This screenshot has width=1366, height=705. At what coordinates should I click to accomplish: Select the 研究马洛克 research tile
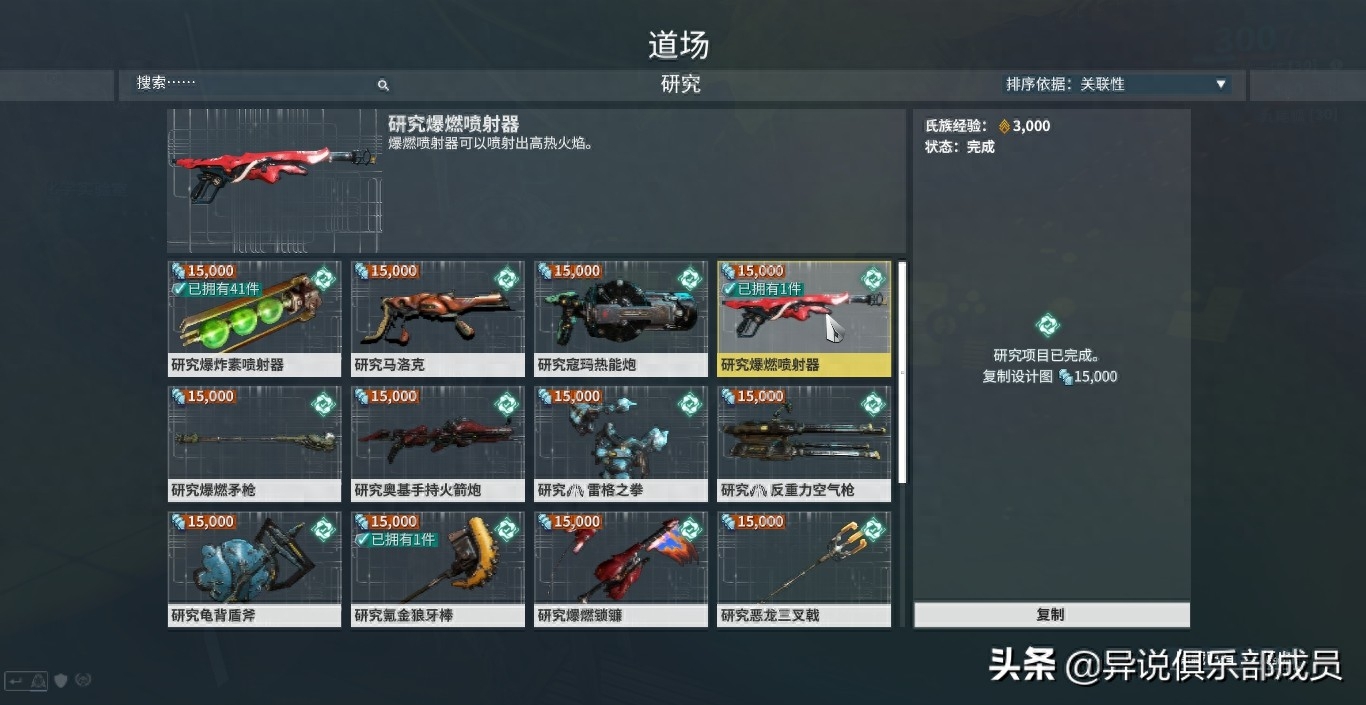click(x=437, y=319)
